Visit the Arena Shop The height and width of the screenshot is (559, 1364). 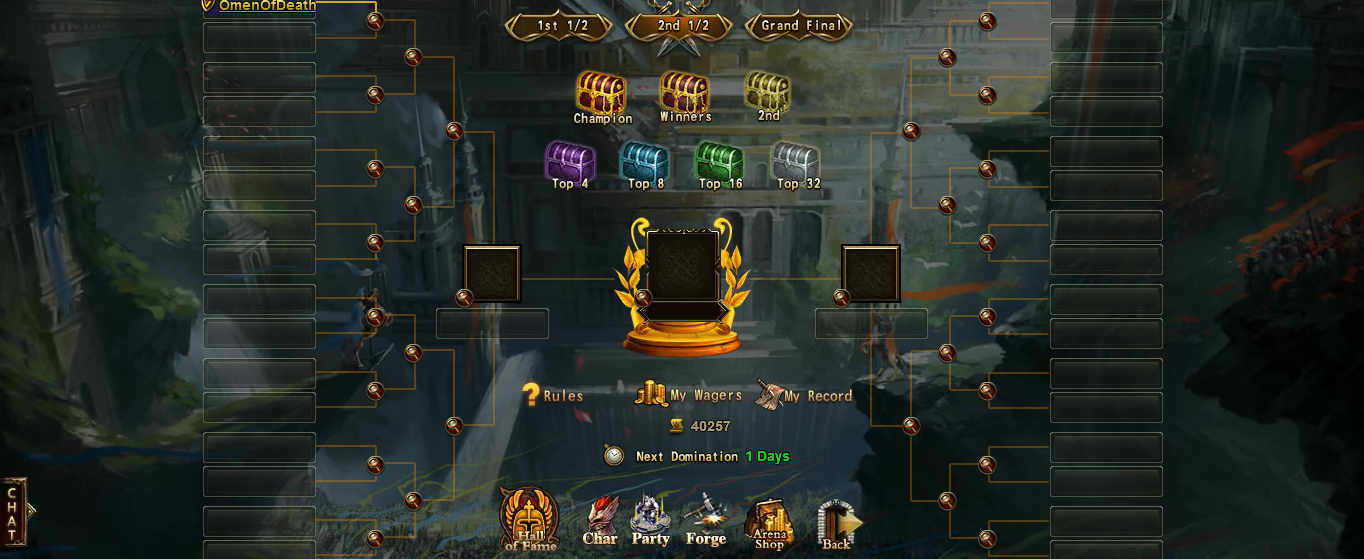768,523
